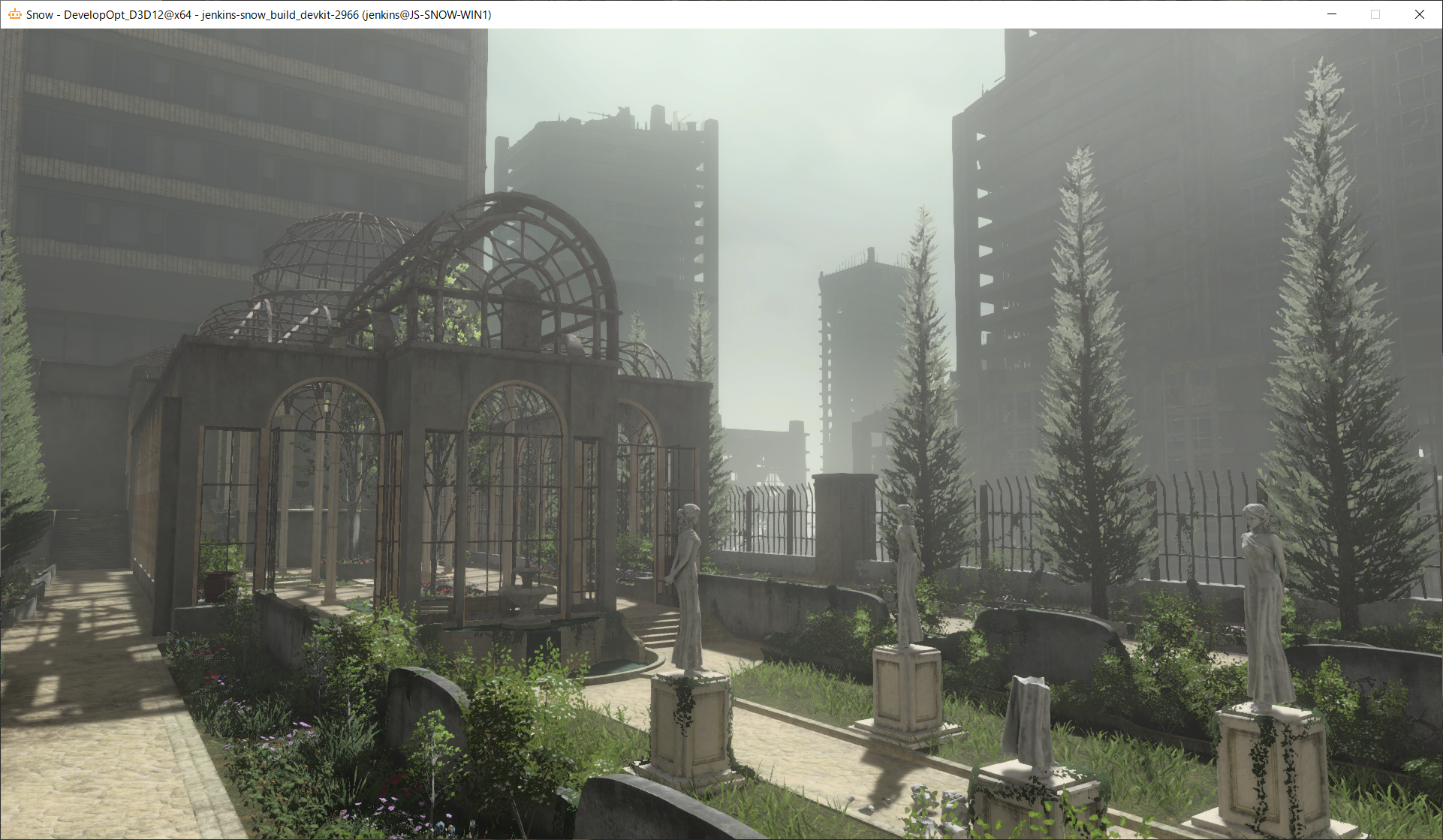Minimize the Snow devkit window
This screenshot has height=840, width=1443.
[x=1332, y=14]
